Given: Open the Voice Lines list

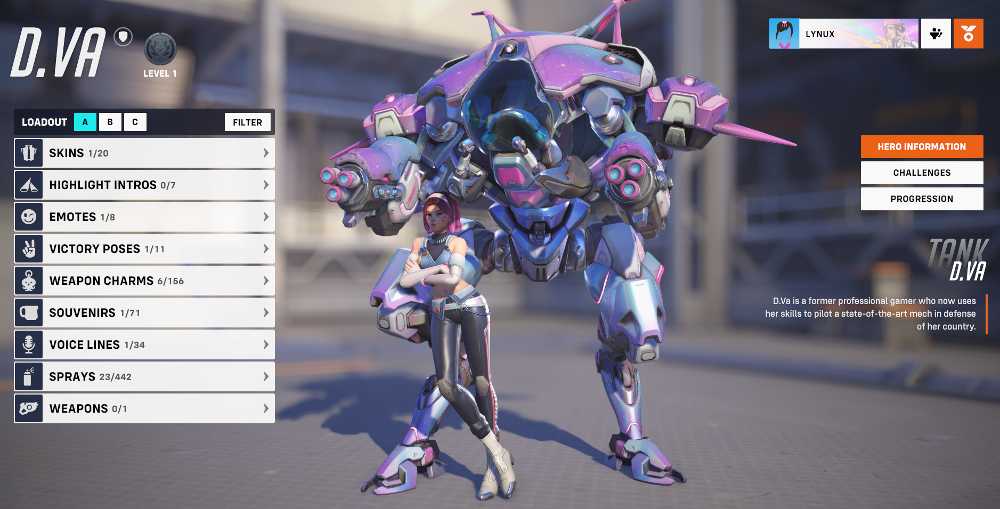Looking at the screenshot, I should coord(144,345).
